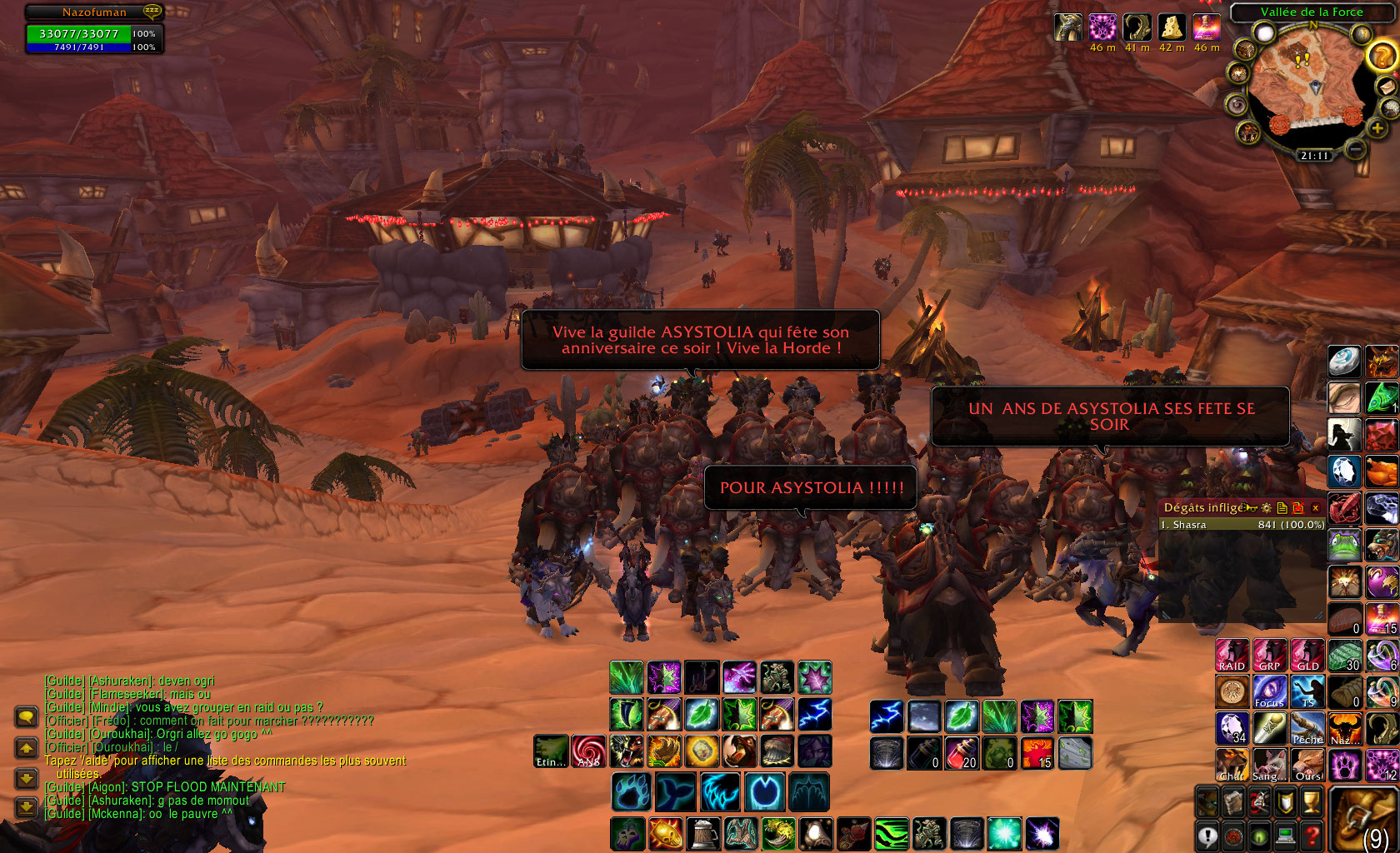Open the backpack showing (9) slots
Screen dimensions: 1400x853
click(1363, 821)
